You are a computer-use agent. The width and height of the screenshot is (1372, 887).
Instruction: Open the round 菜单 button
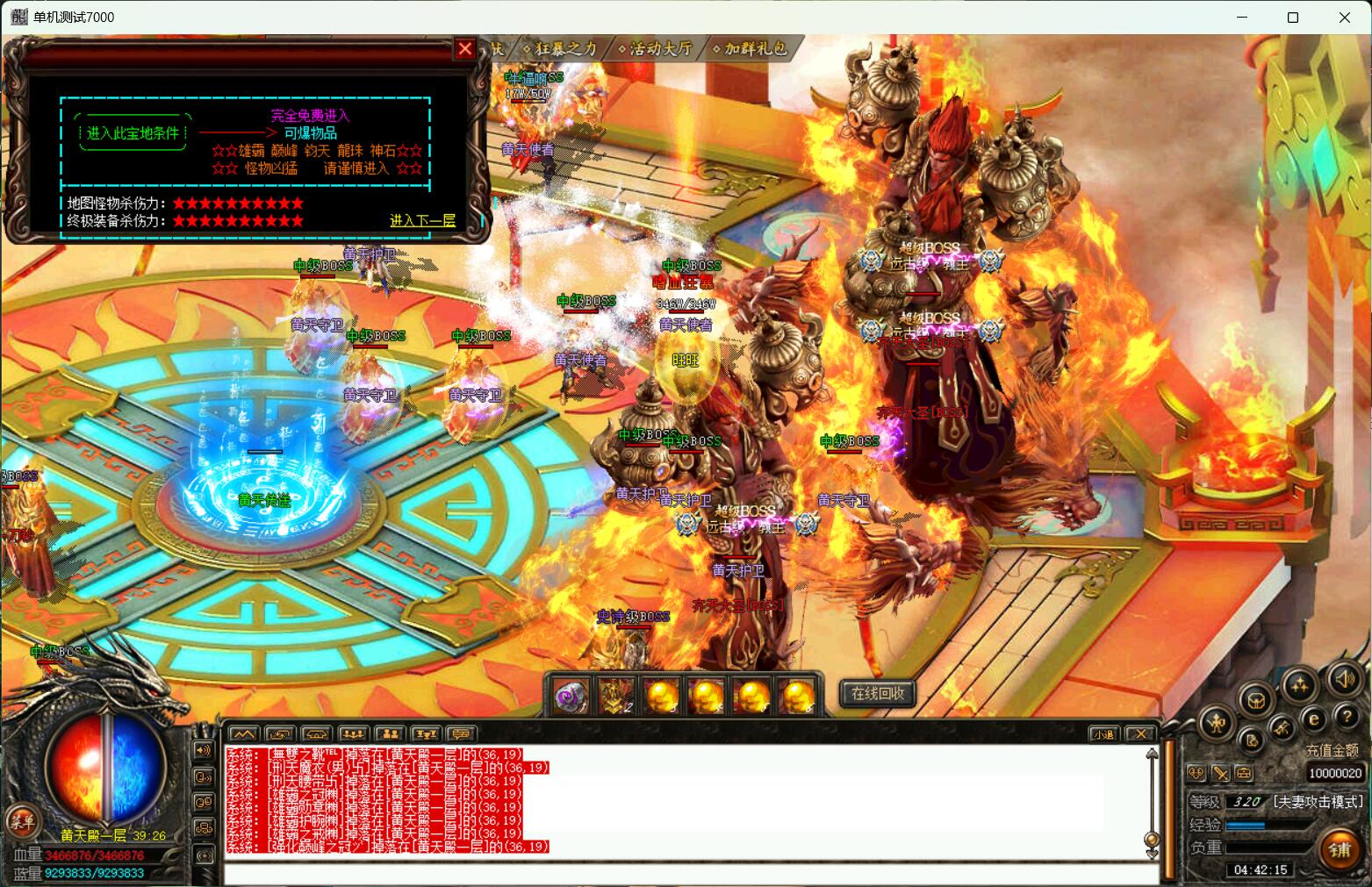(x=21, y=821)
